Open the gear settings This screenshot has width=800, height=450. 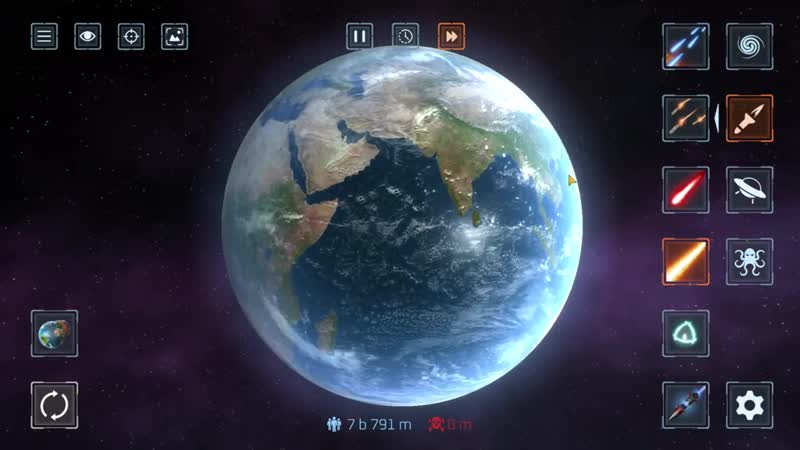click(x=749, y=404)
